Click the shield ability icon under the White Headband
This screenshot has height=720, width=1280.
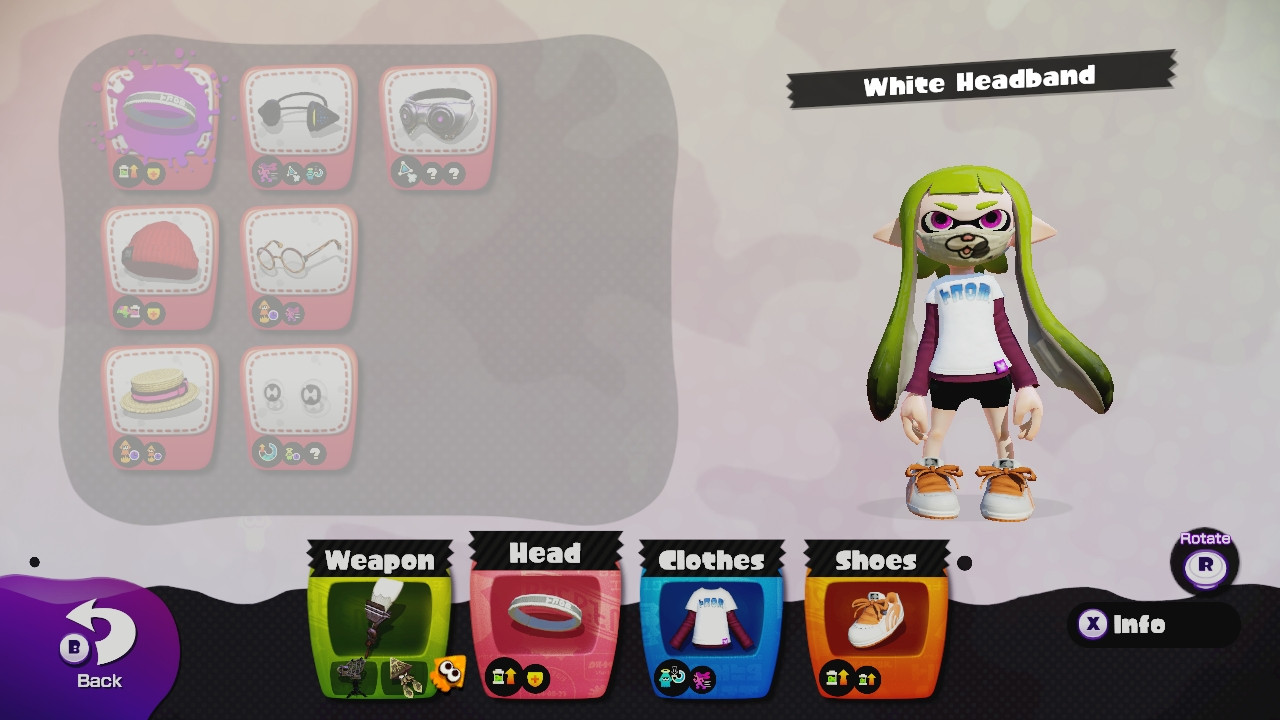[155, 172]
